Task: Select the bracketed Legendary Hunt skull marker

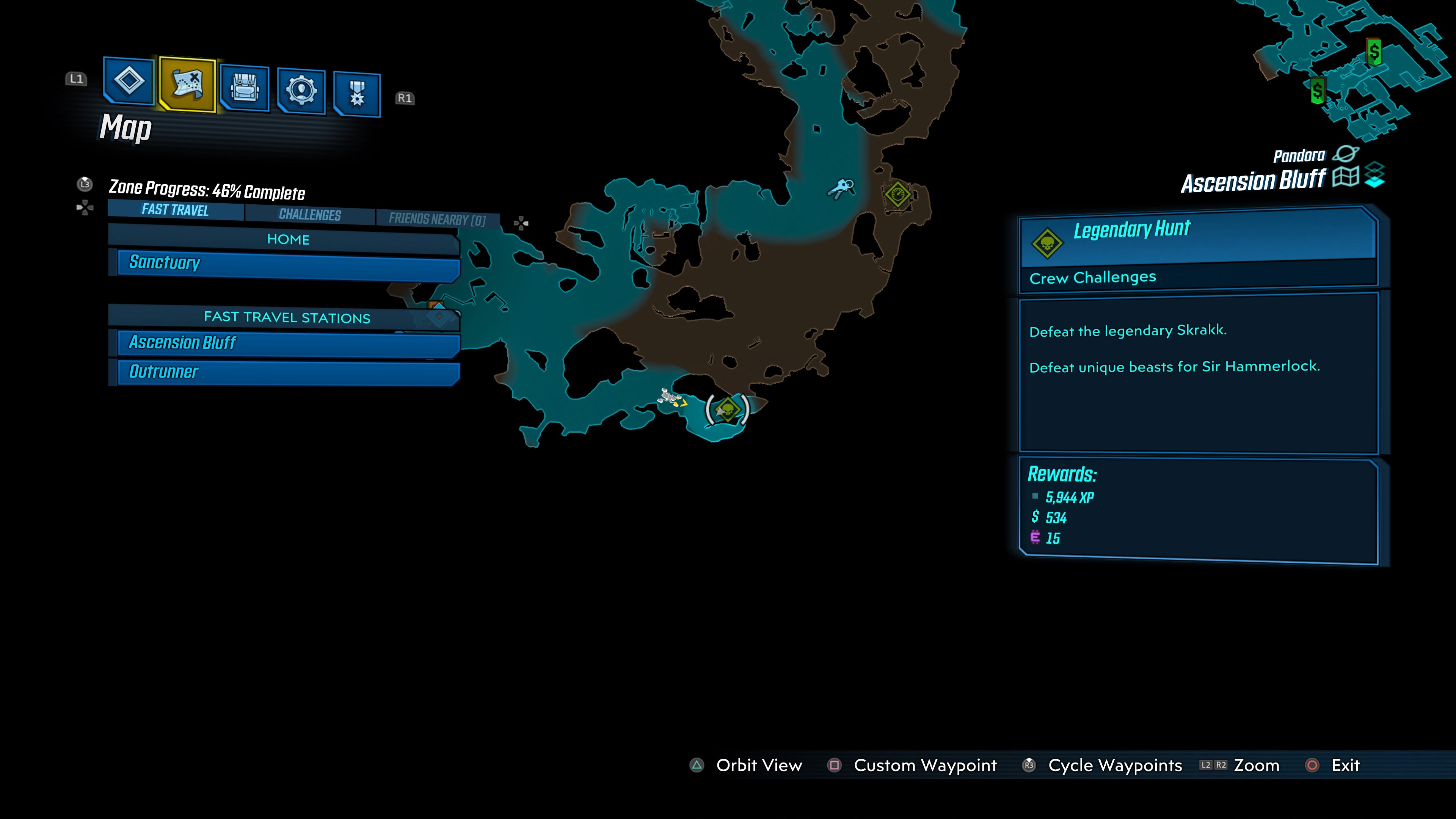Action: (728, 409)
